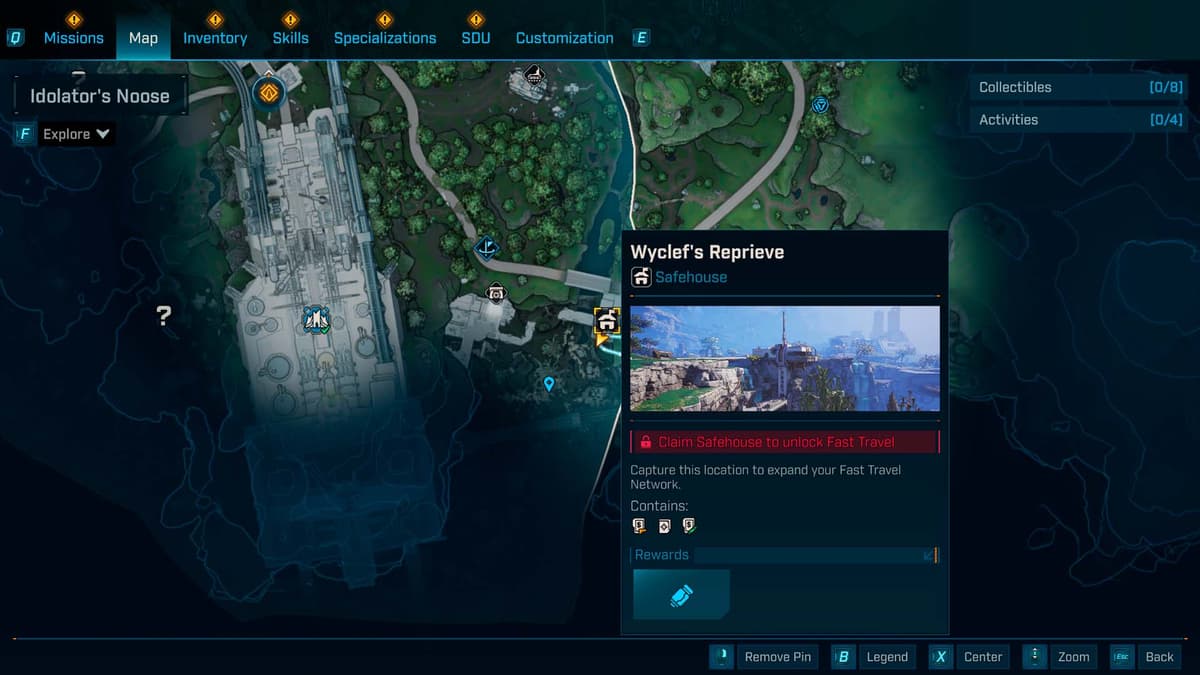1200x675 pixels.
Task: Select the Map tab
Action: [143, 38]
